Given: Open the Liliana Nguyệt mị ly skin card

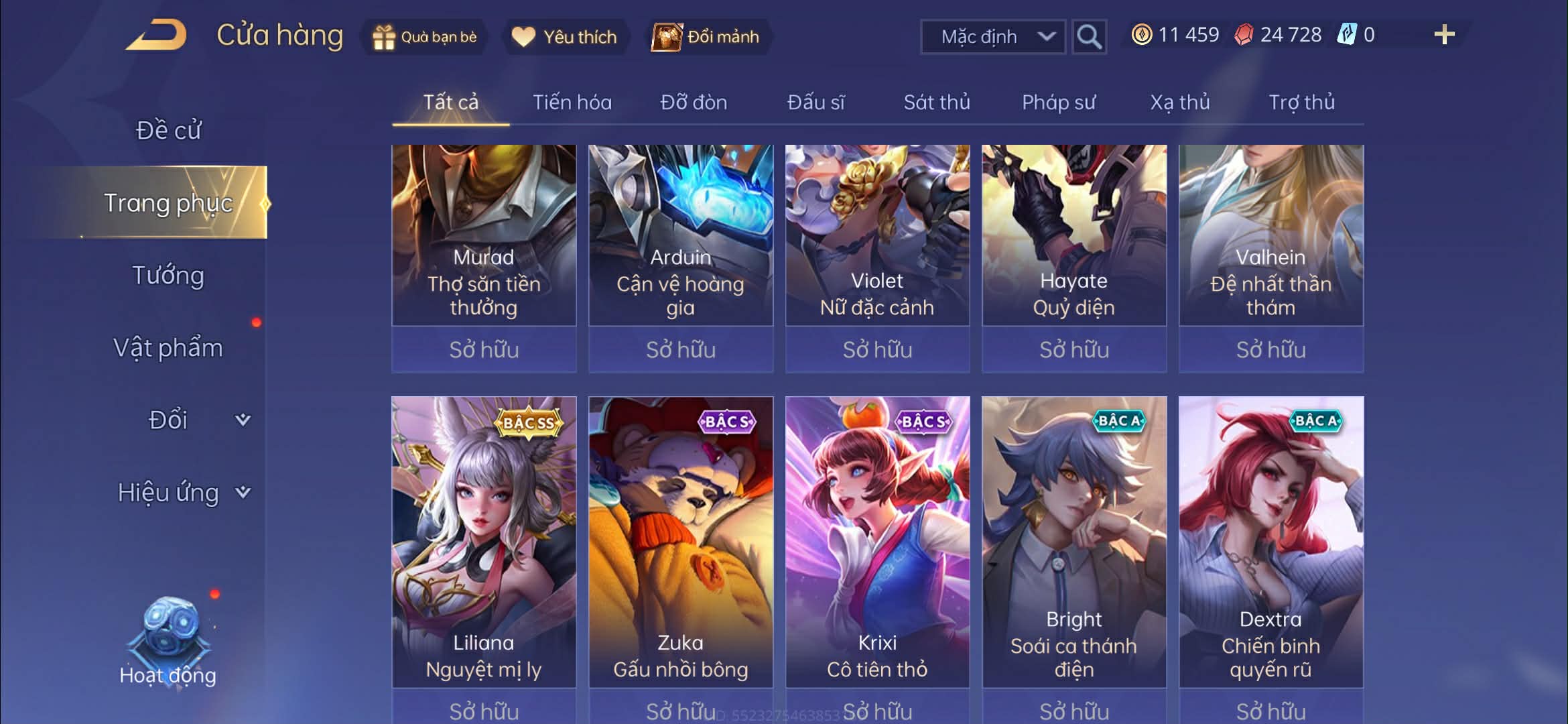Looking at the screenshot, I should 484,543.
